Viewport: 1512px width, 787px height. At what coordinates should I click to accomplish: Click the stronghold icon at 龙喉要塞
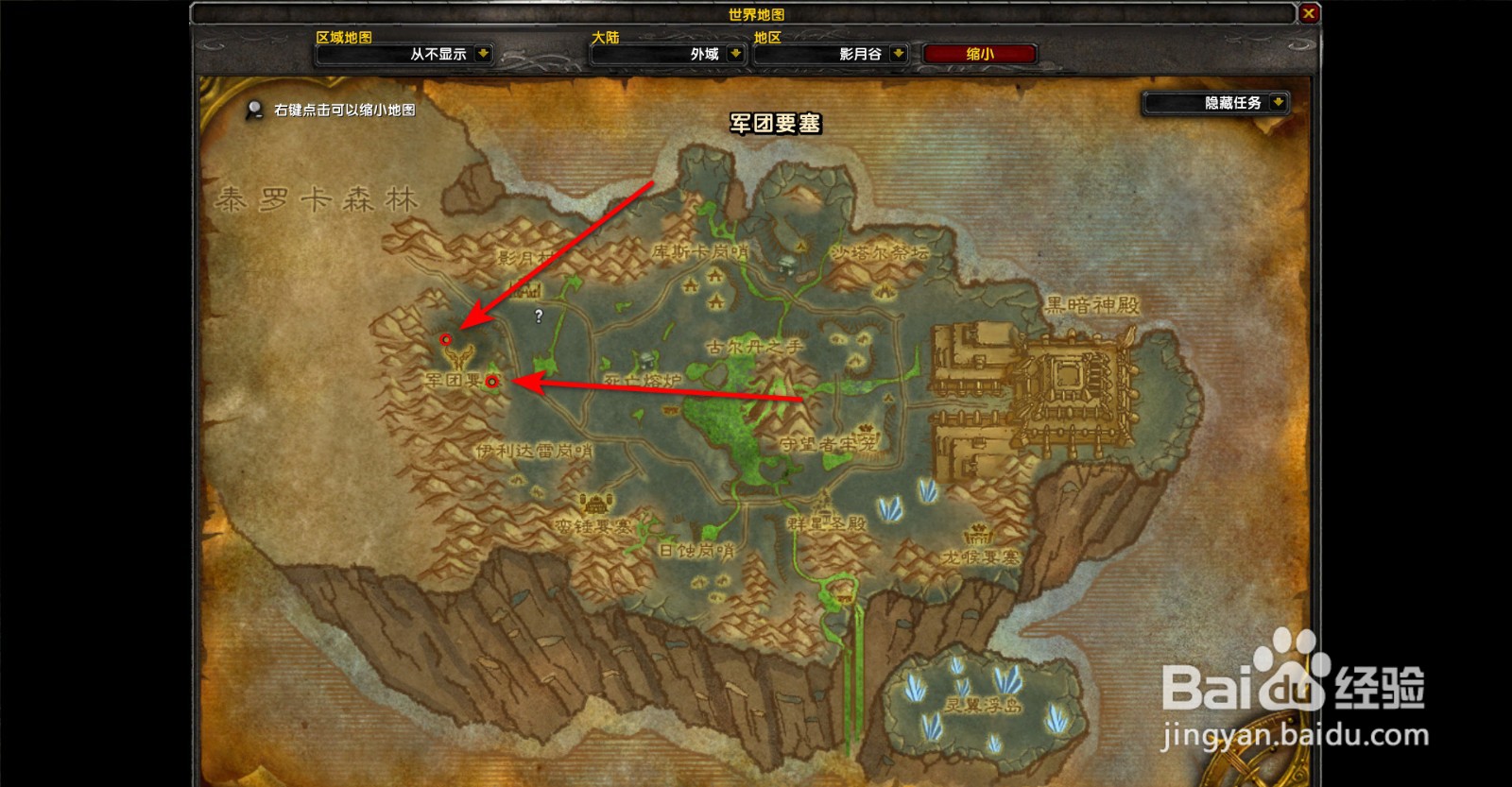pos(978,536)
